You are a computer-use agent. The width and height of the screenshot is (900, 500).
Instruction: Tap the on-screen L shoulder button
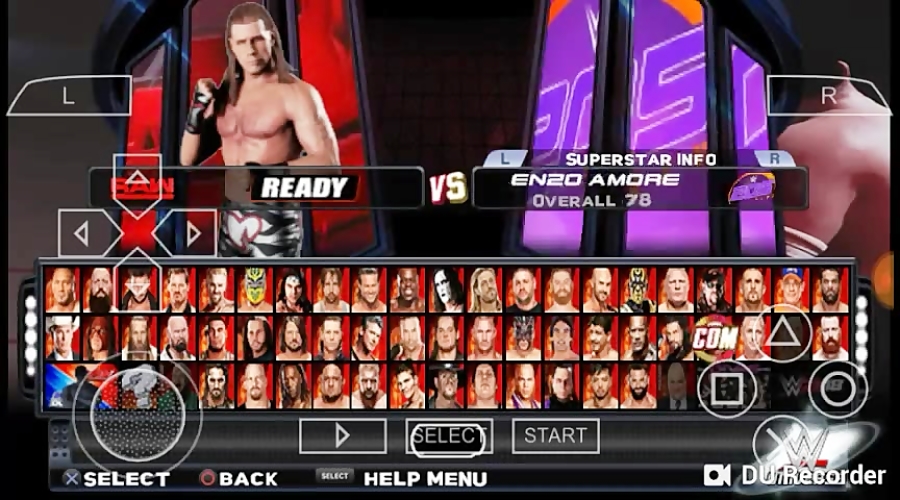[x=68, y=96]
